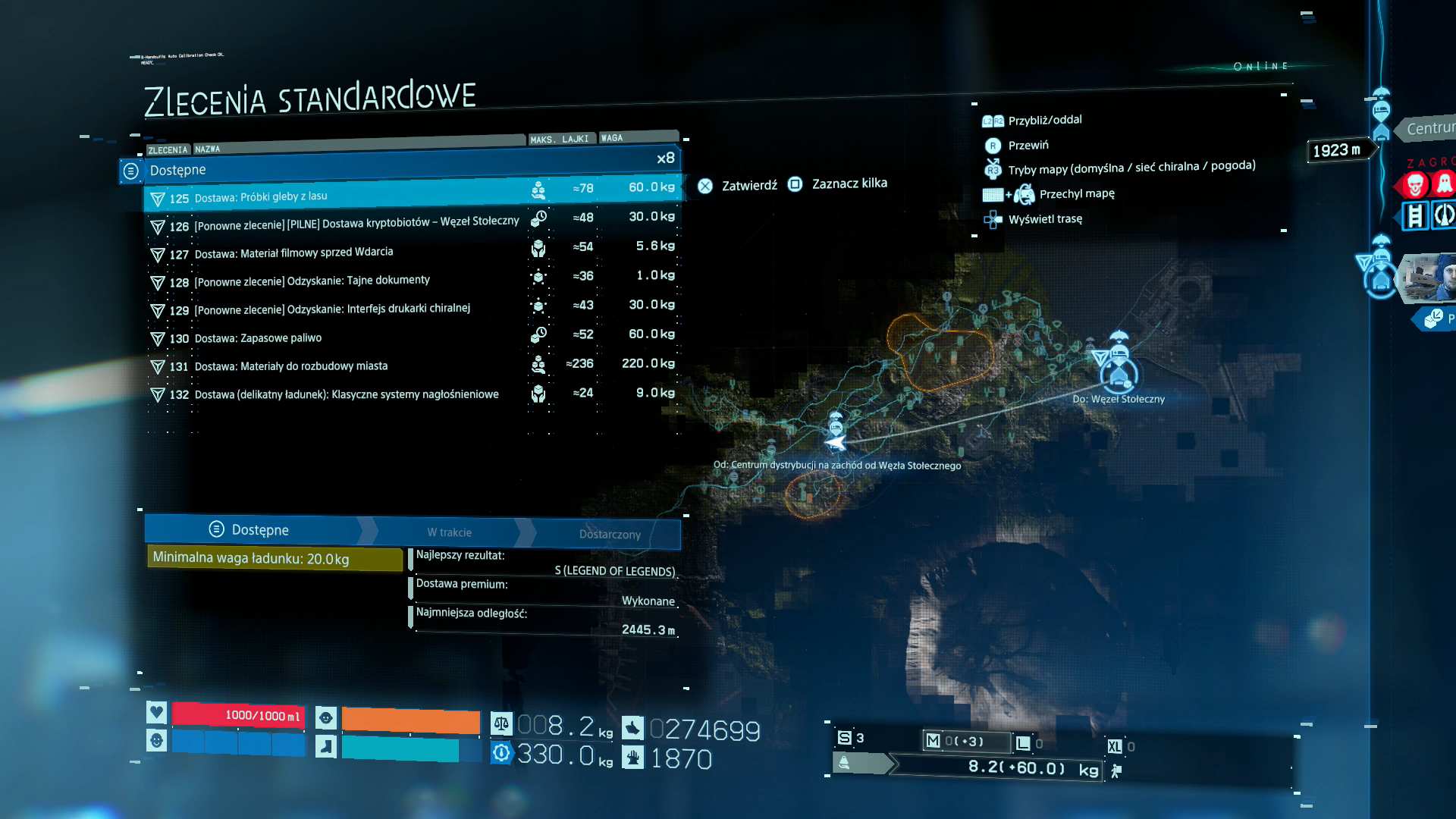Click the Węzeł Stołeczny destination map marker
Viewport: 1456px width, 819px height.
[x=1119, y=372]
